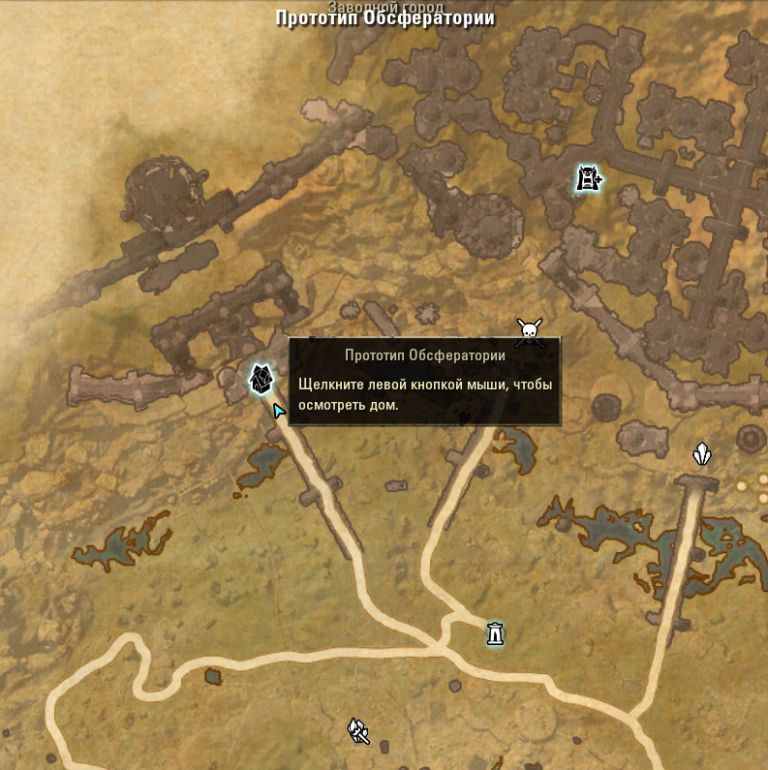Click the white crystal cluster map marker

(703, 456)
